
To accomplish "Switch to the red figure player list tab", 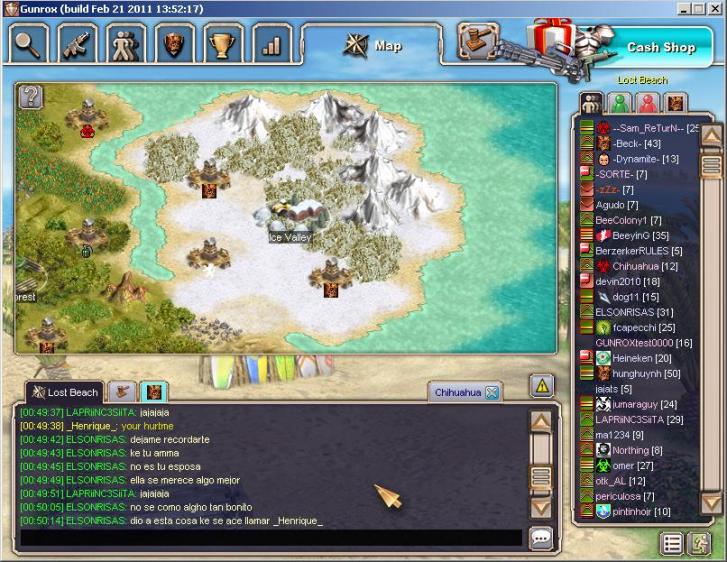I will coord(647,103).
